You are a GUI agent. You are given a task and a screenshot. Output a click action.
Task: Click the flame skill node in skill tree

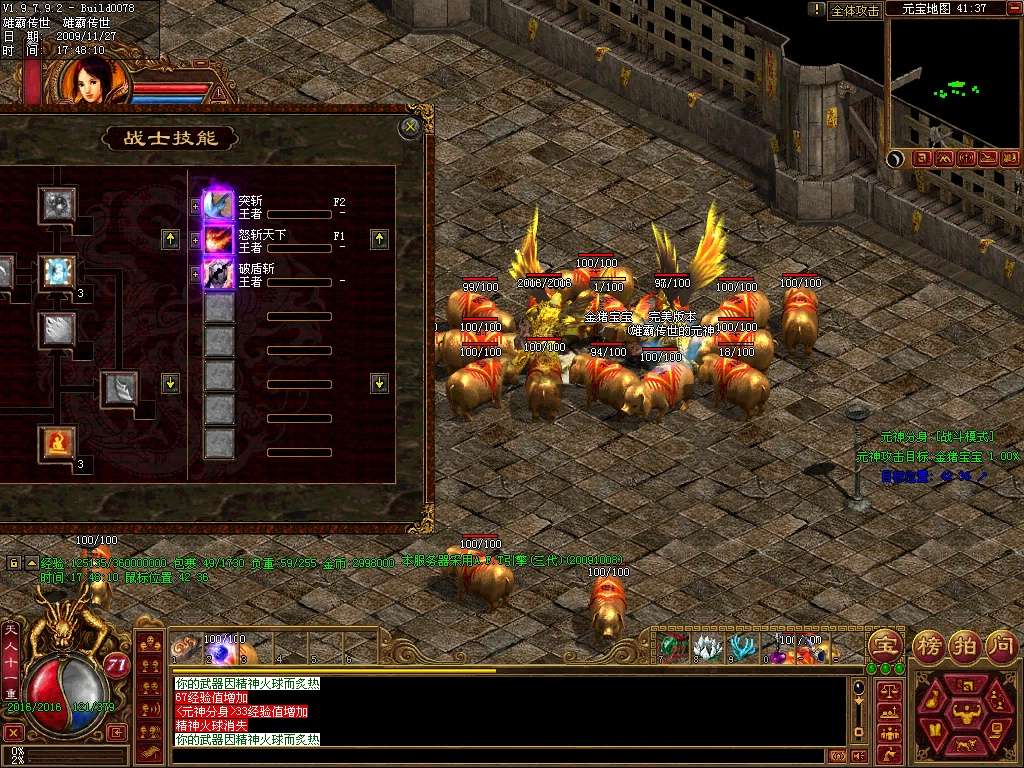tap(57, 441)
